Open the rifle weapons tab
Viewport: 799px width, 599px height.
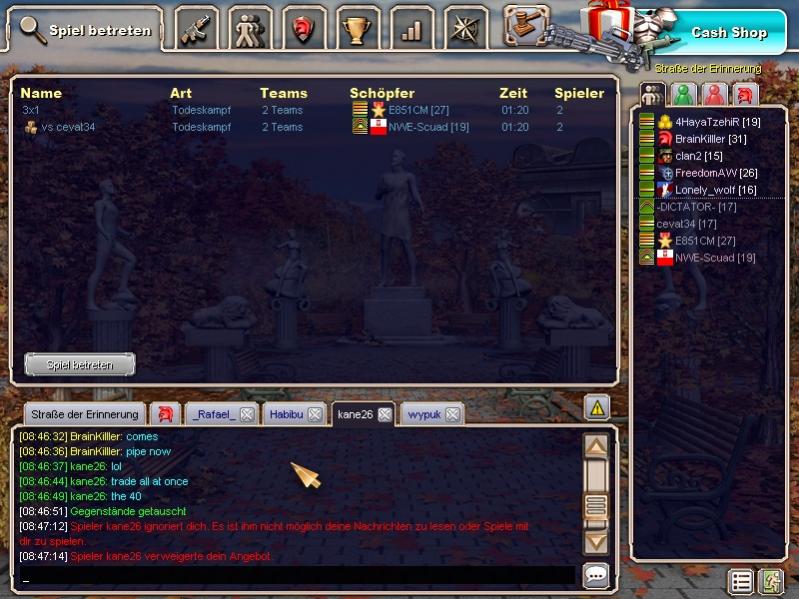(197, 30)
